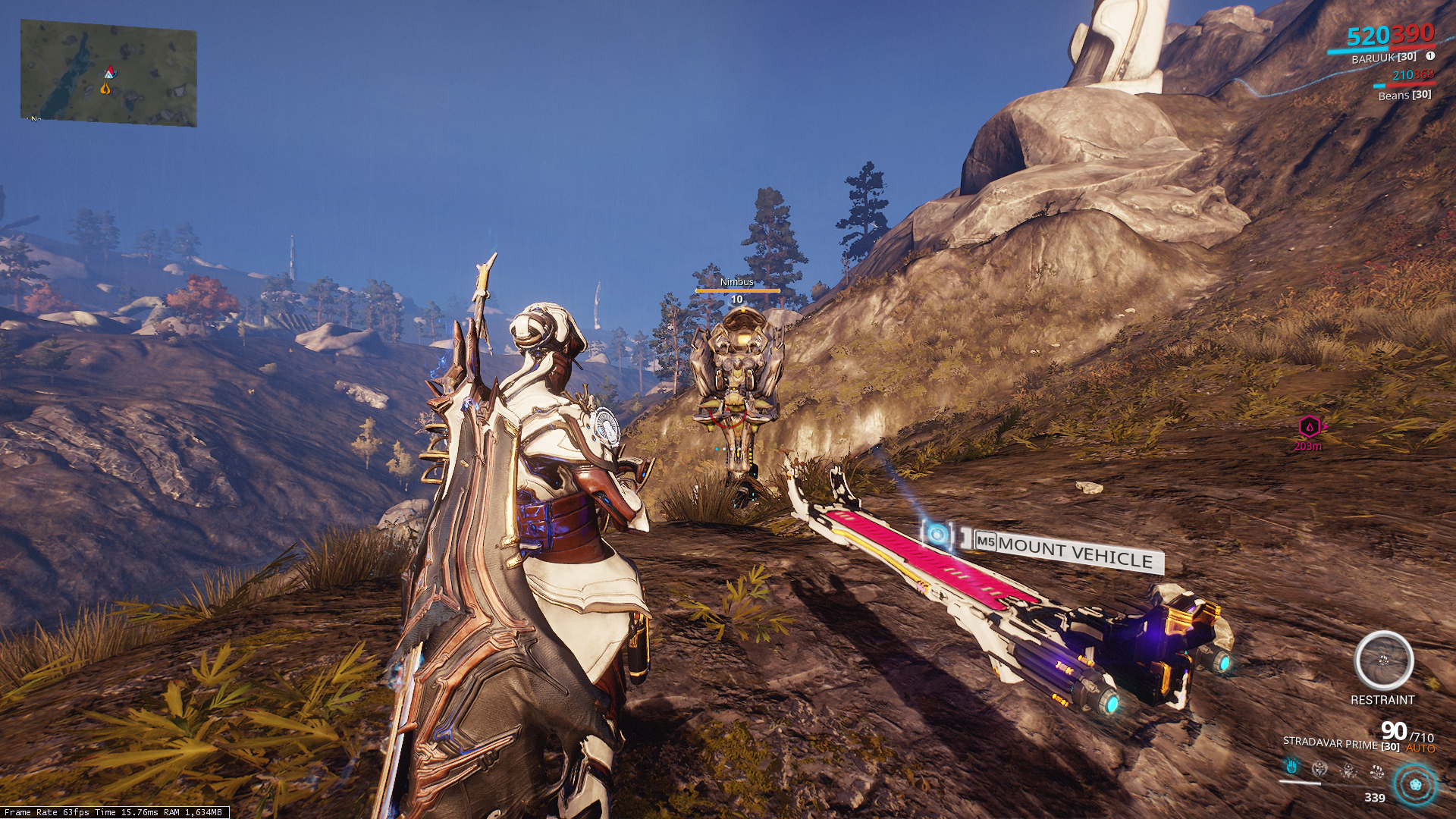Image resolution: width=1456 pixels, height=819 pixels.
Task: Select the circular Restraint gauge
Action: 1383,661
